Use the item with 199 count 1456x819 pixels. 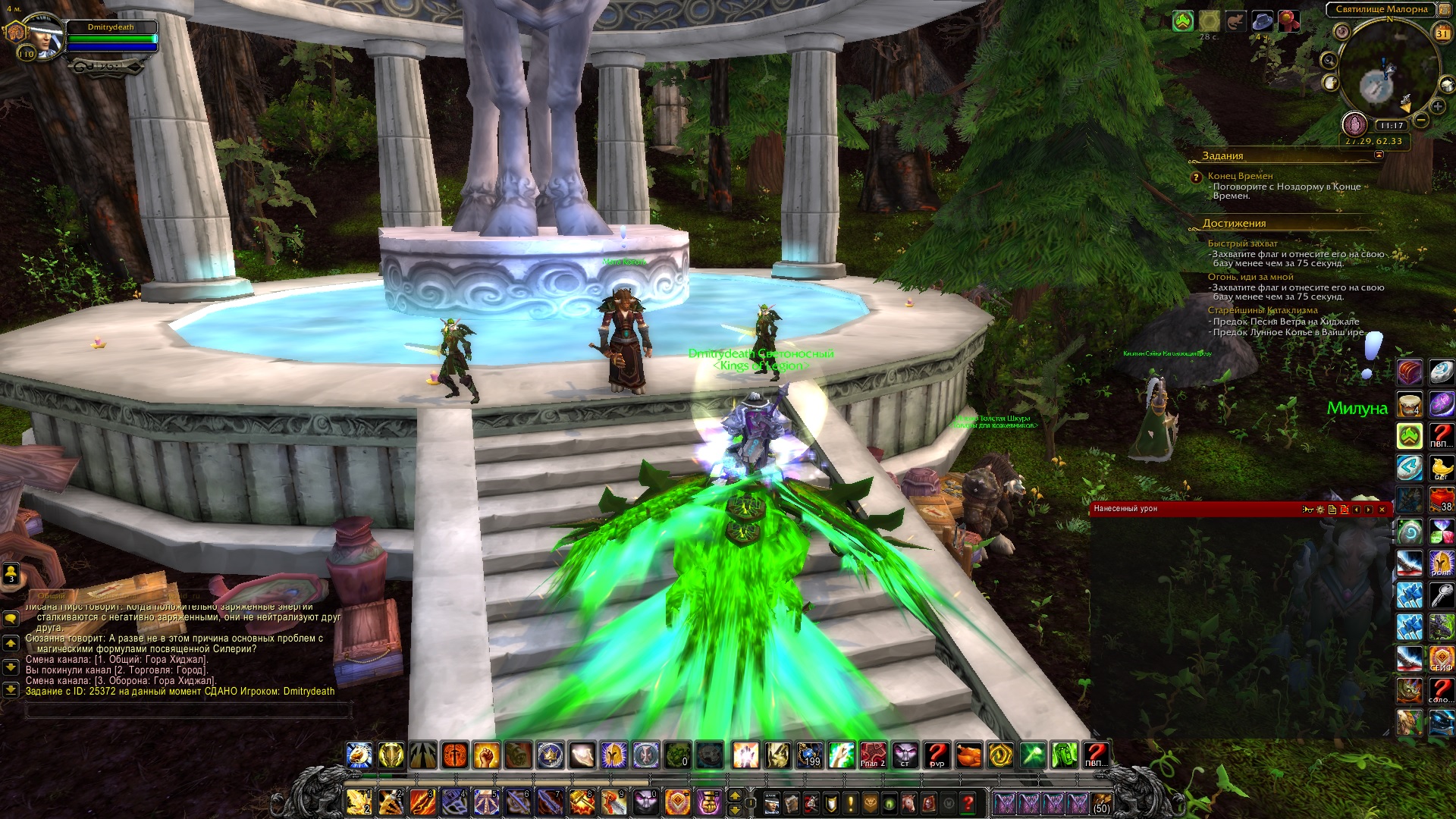(x=810, y=755)
